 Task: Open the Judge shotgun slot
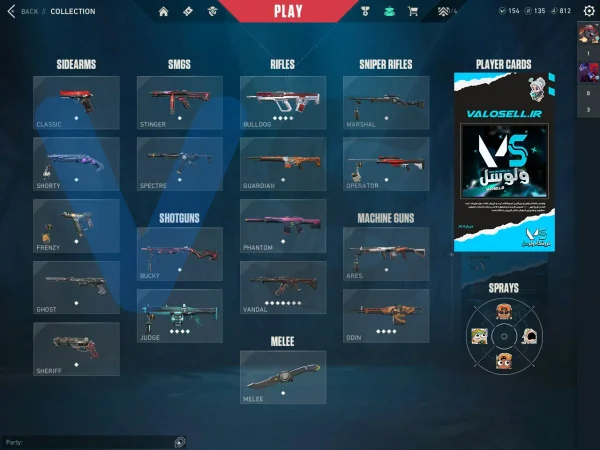click(180, 315)
